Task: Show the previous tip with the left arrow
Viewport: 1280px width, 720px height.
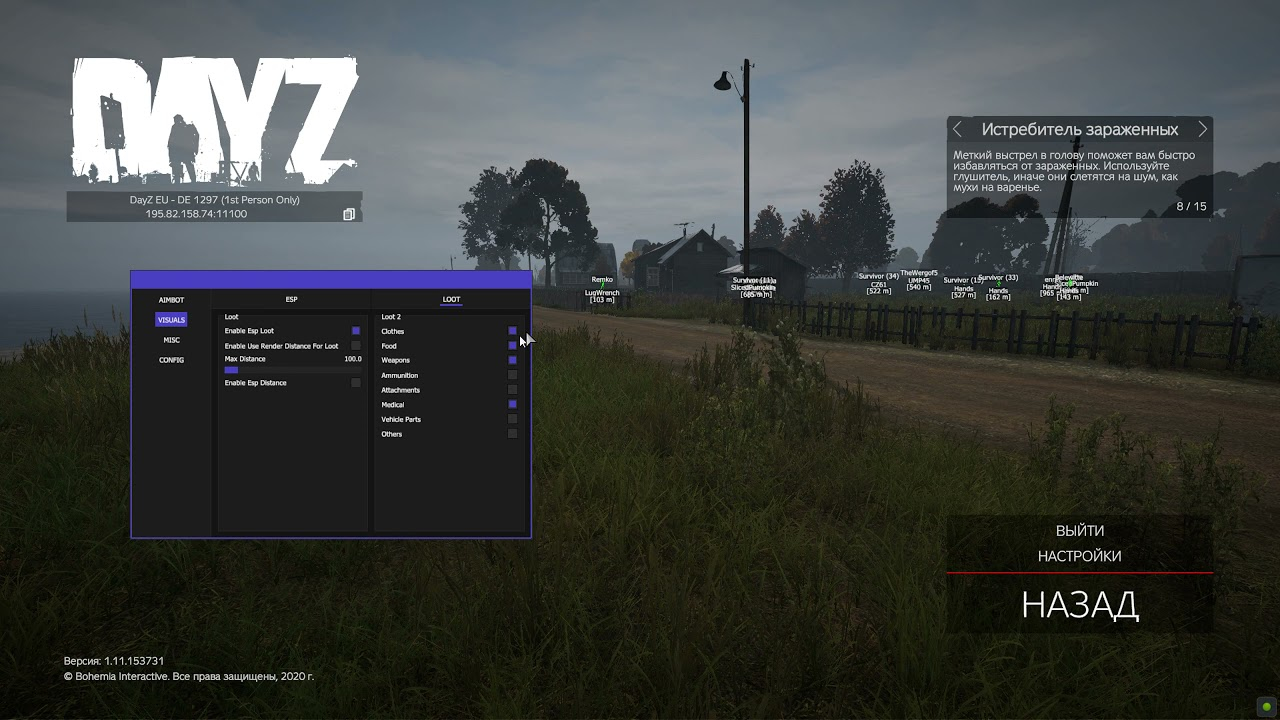Action: pyautogui.click(x=957, y=129)
